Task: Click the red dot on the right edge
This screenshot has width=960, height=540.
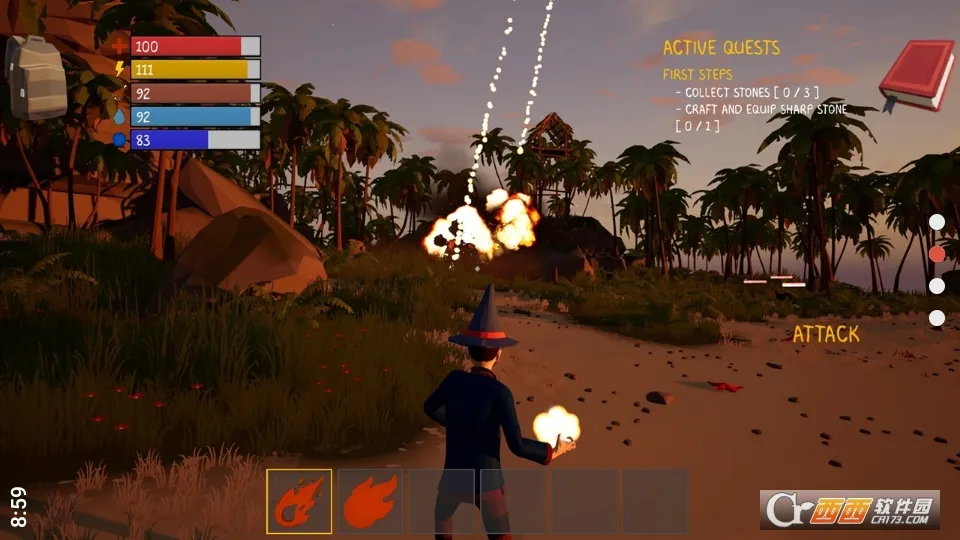Action: (x=937, y=254)
